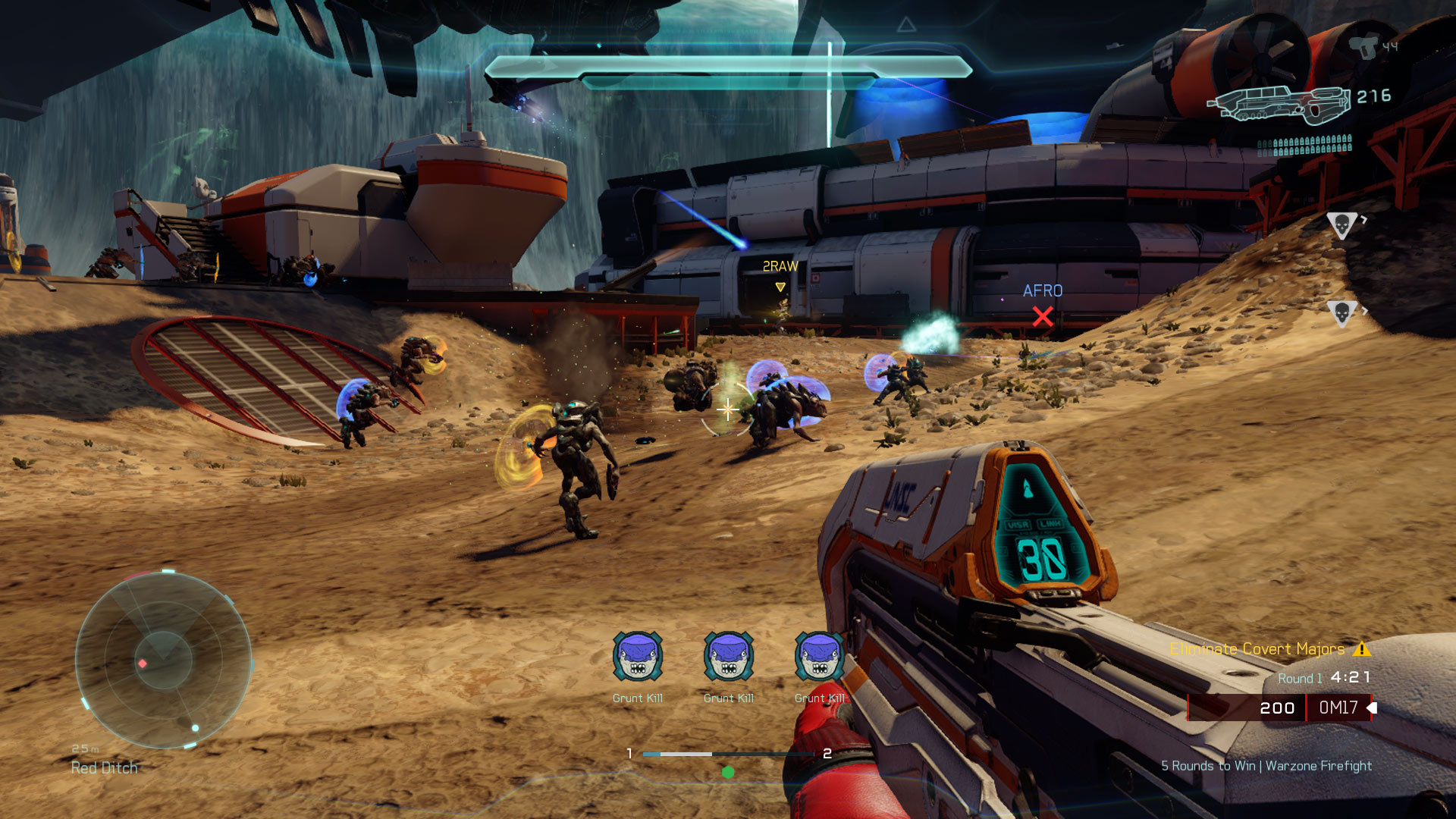The height and width of the screenshot is (819, 1456).
Task: Click the green hexagon REQ icon
Action: (728, 772)
